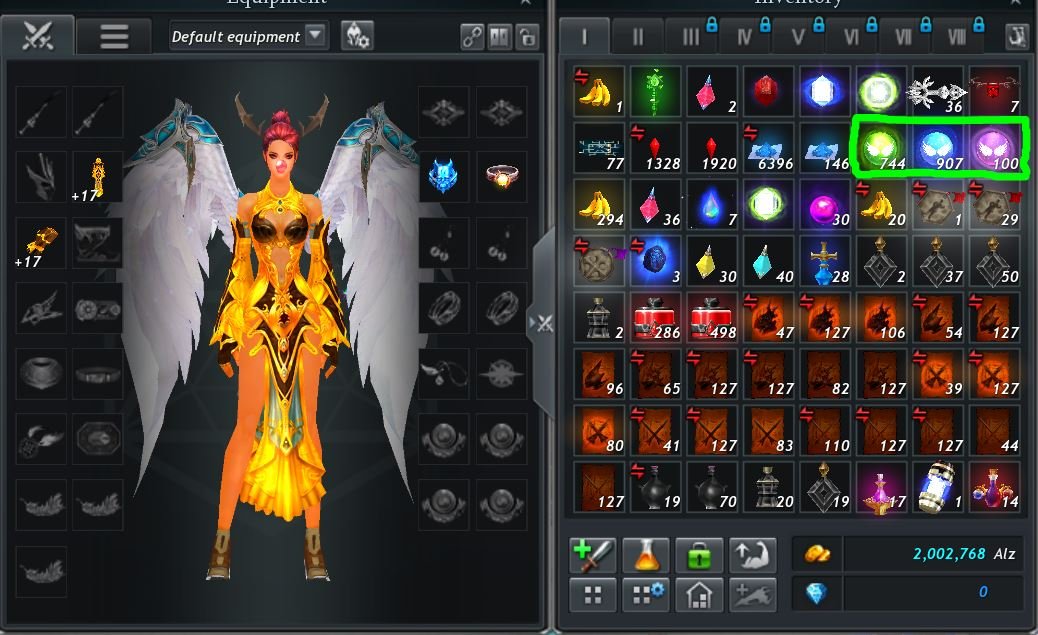Select the golden +17 glove slot
This screenshot has width=1038, height=635.
[41, 243]
